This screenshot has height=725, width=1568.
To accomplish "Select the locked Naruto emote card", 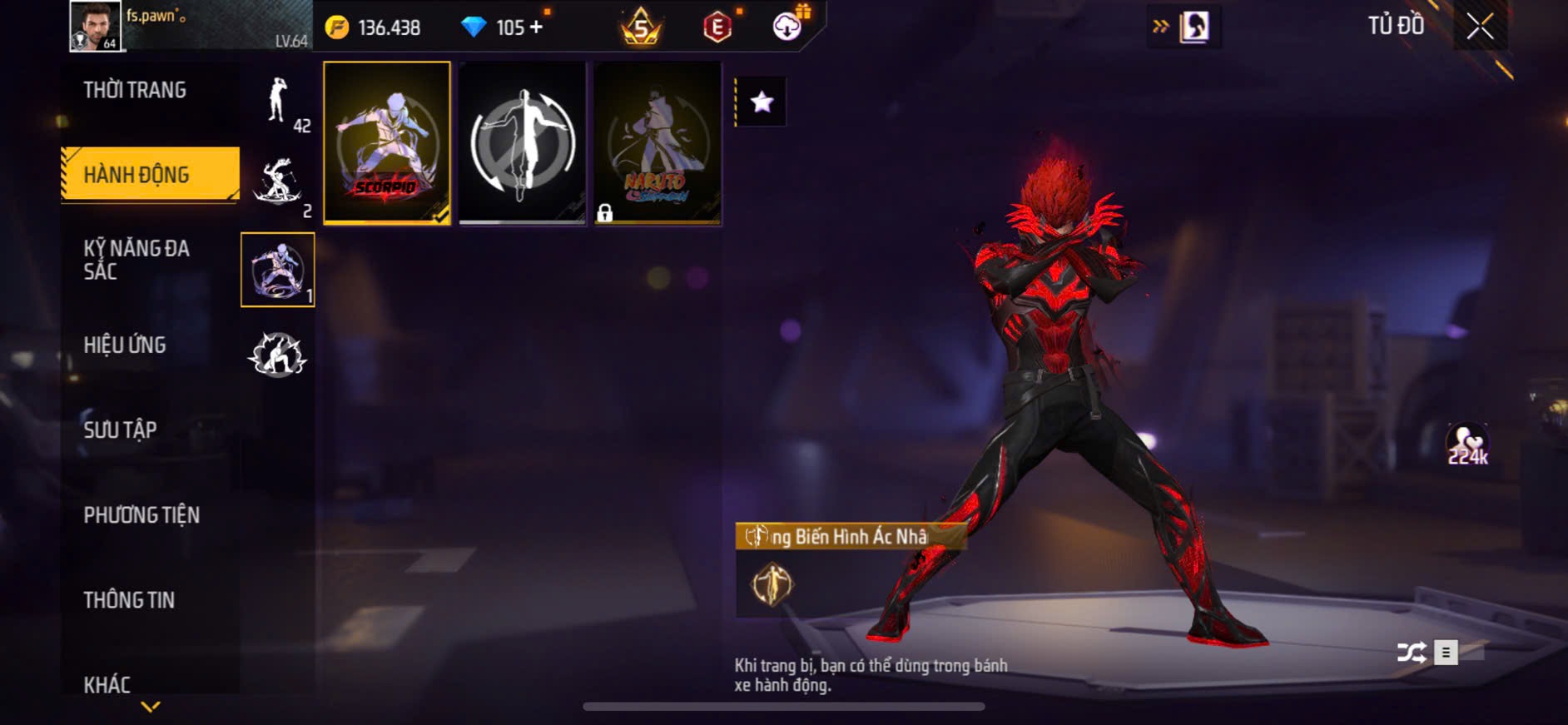I will pos(657,142).
